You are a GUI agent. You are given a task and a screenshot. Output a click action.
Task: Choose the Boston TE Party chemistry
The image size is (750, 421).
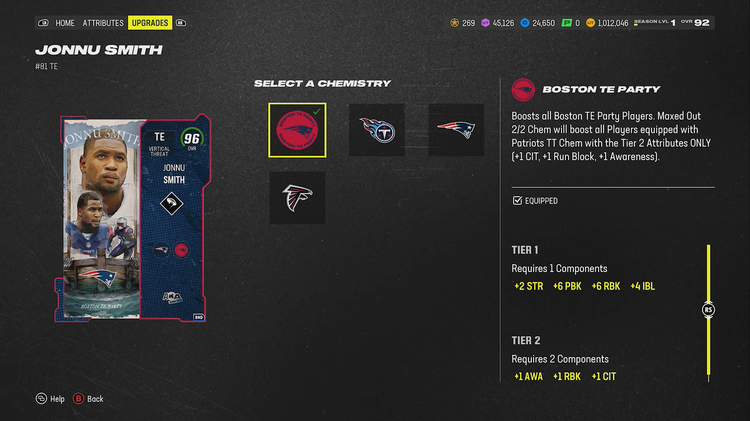(x=297, y=130)
